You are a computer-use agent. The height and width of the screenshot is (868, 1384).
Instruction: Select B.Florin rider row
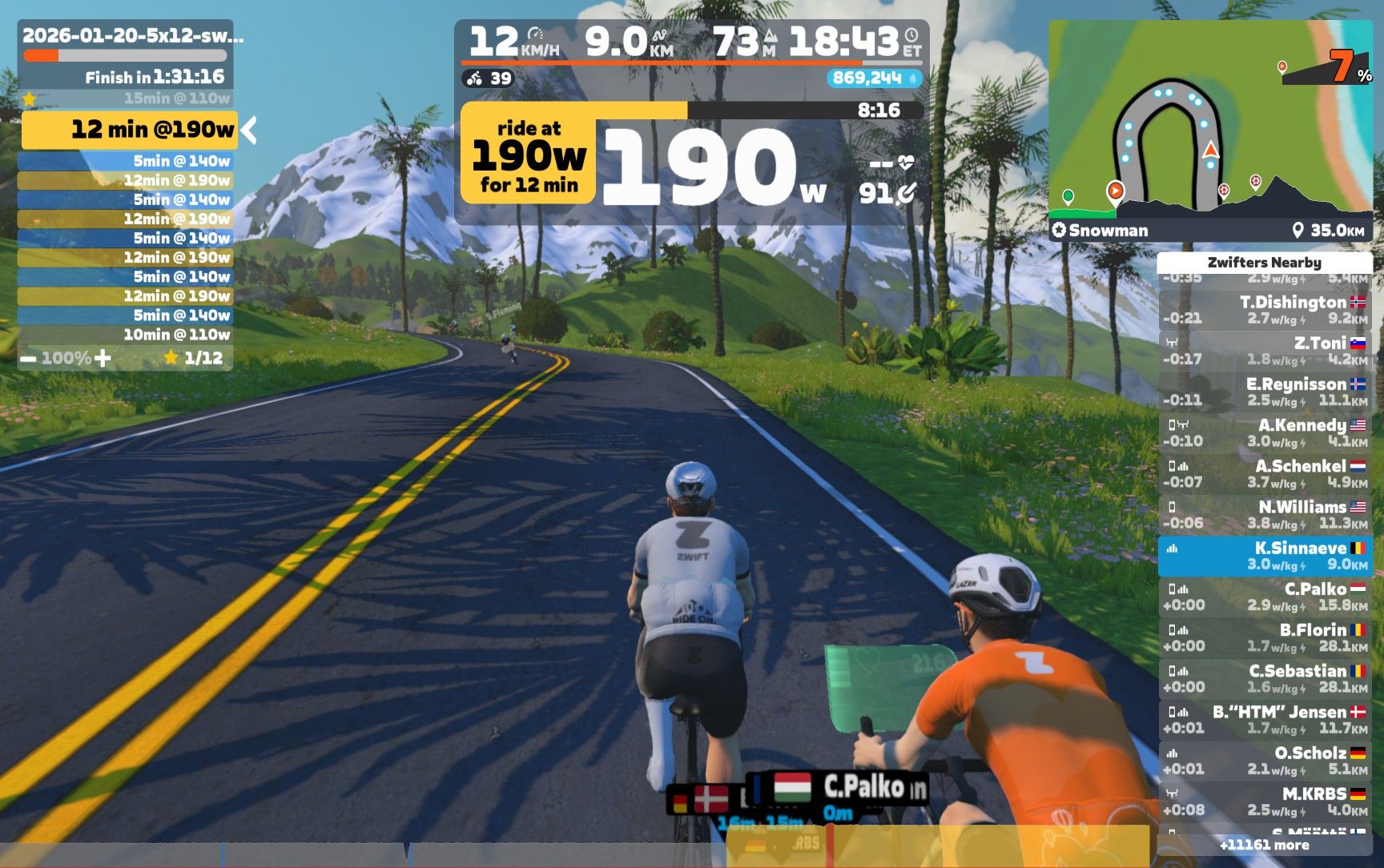coord(1265,637)
